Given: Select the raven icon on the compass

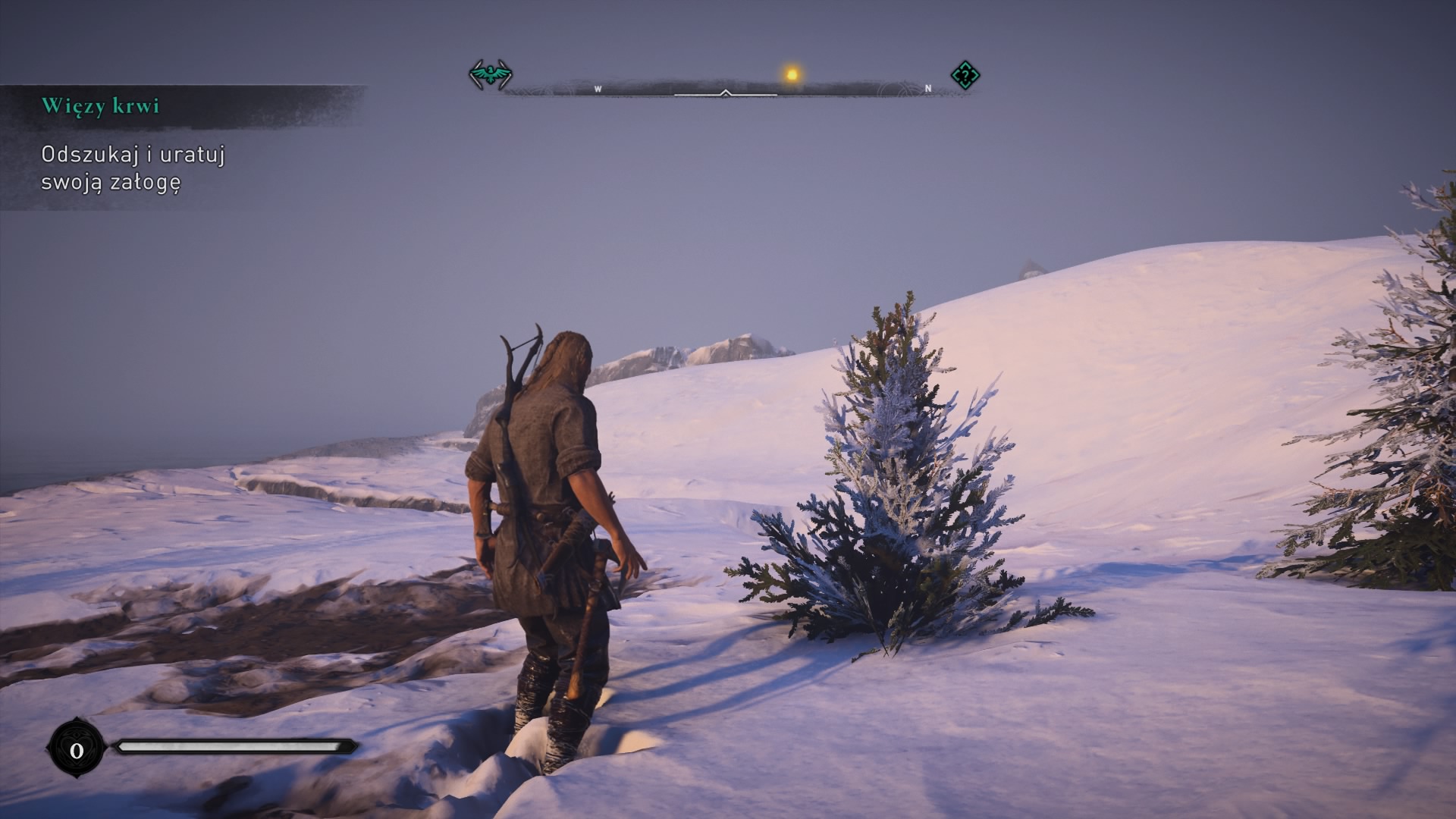Looking at the screenshot, I should click(x=491, y=75).
